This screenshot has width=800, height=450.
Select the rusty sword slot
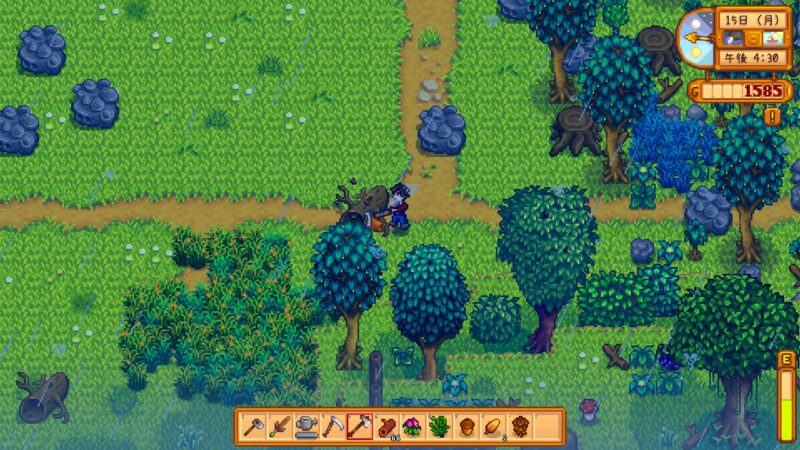coord(279,427)
